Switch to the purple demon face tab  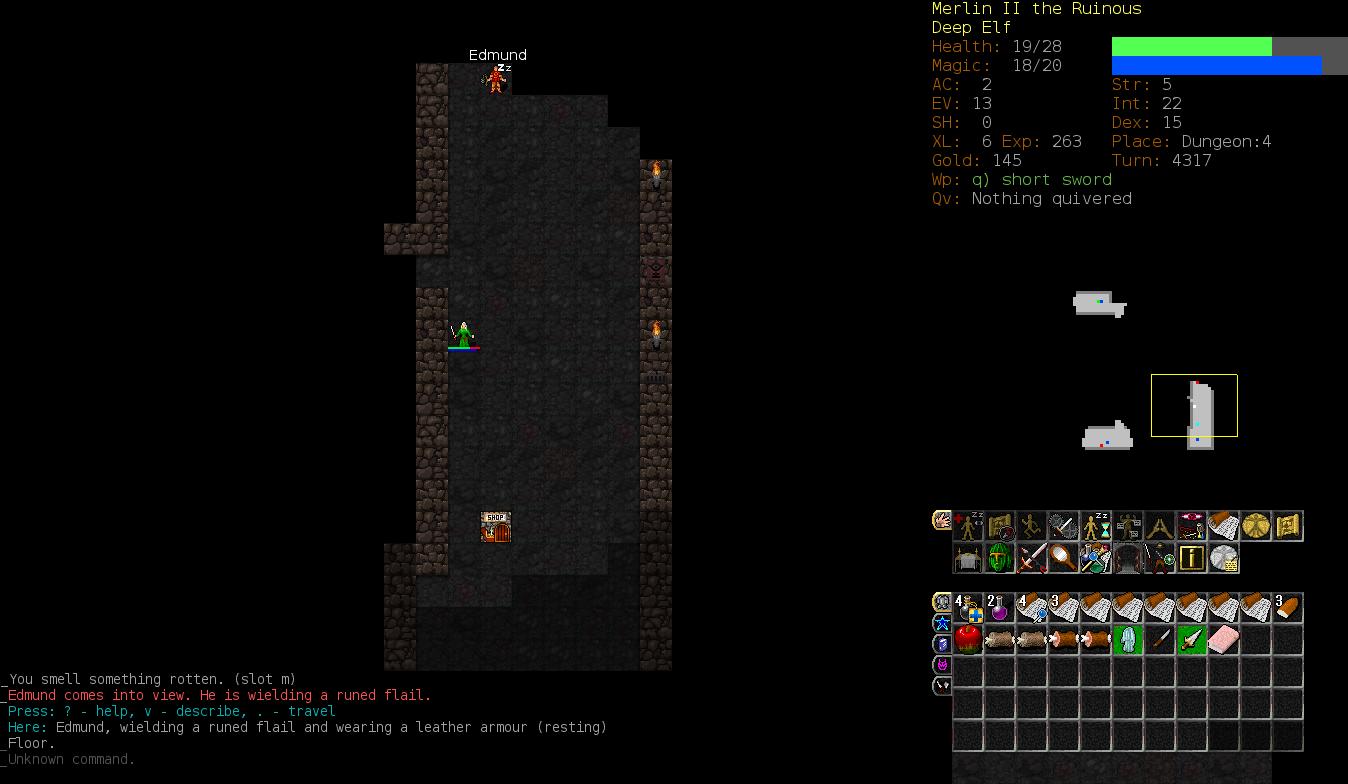point(942,665)
